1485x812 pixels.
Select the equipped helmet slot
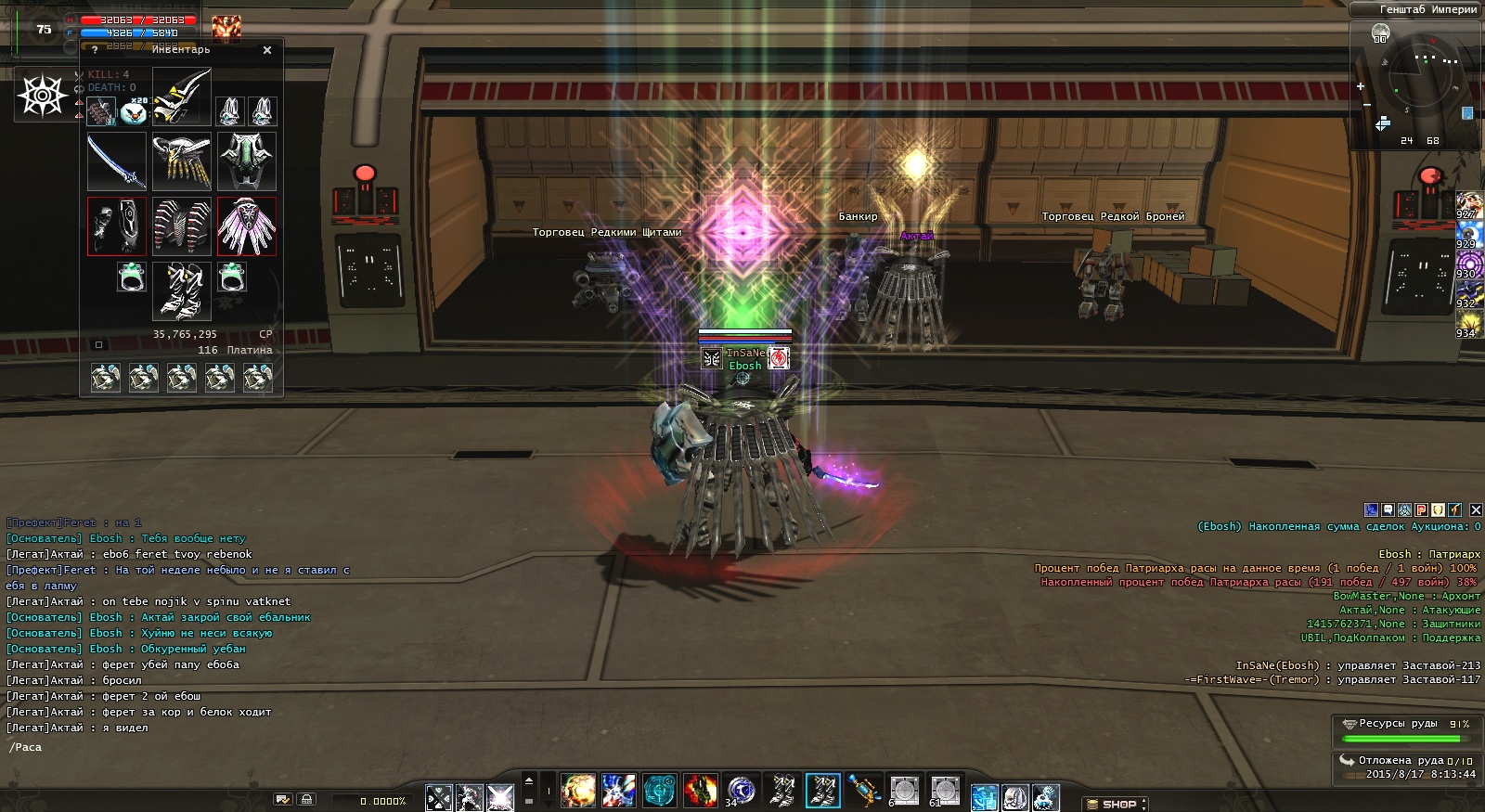[x=182, y=97]
